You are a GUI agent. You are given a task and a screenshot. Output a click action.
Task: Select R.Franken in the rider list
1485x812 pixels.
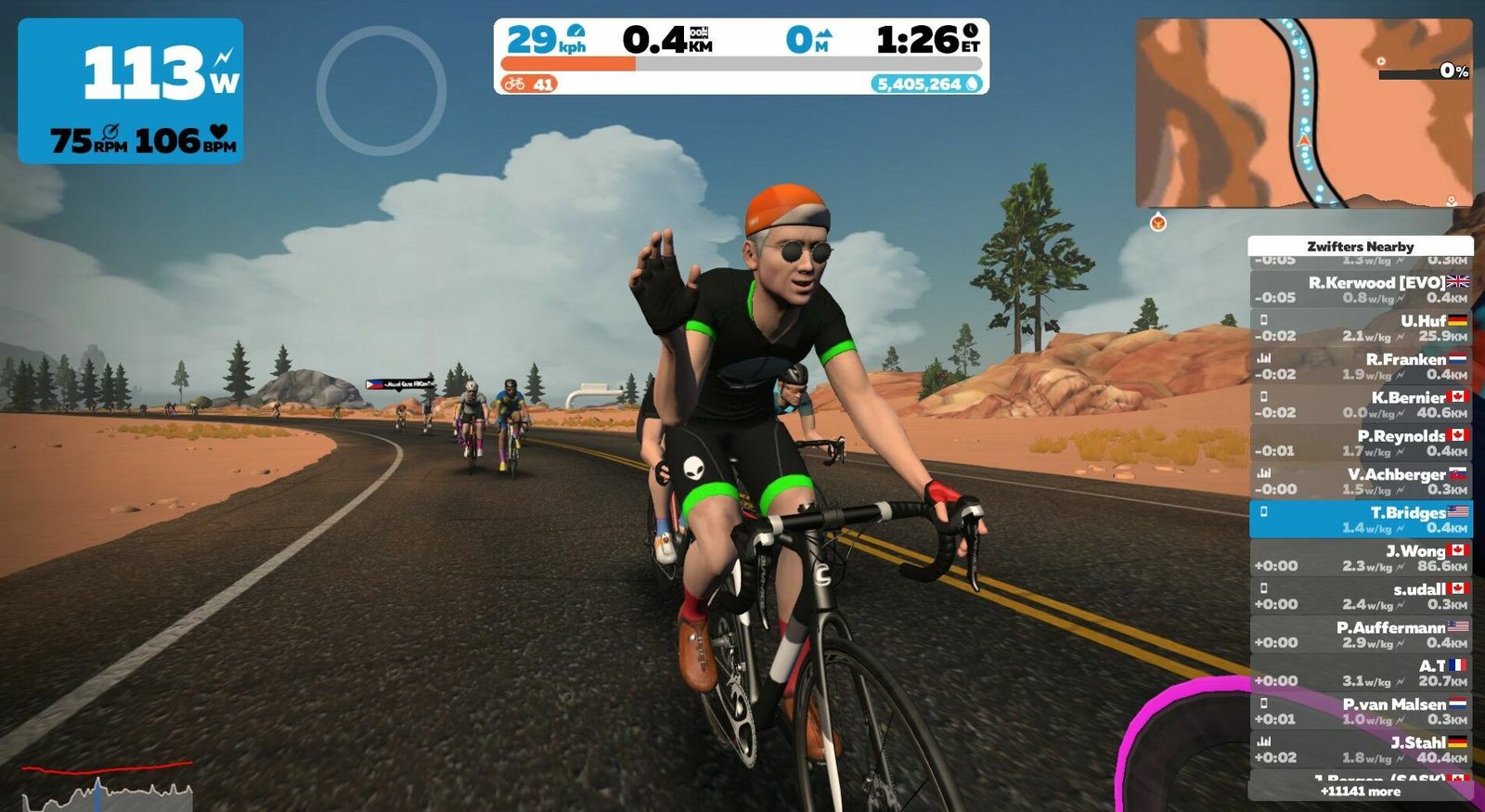[x=1360, y=367]
